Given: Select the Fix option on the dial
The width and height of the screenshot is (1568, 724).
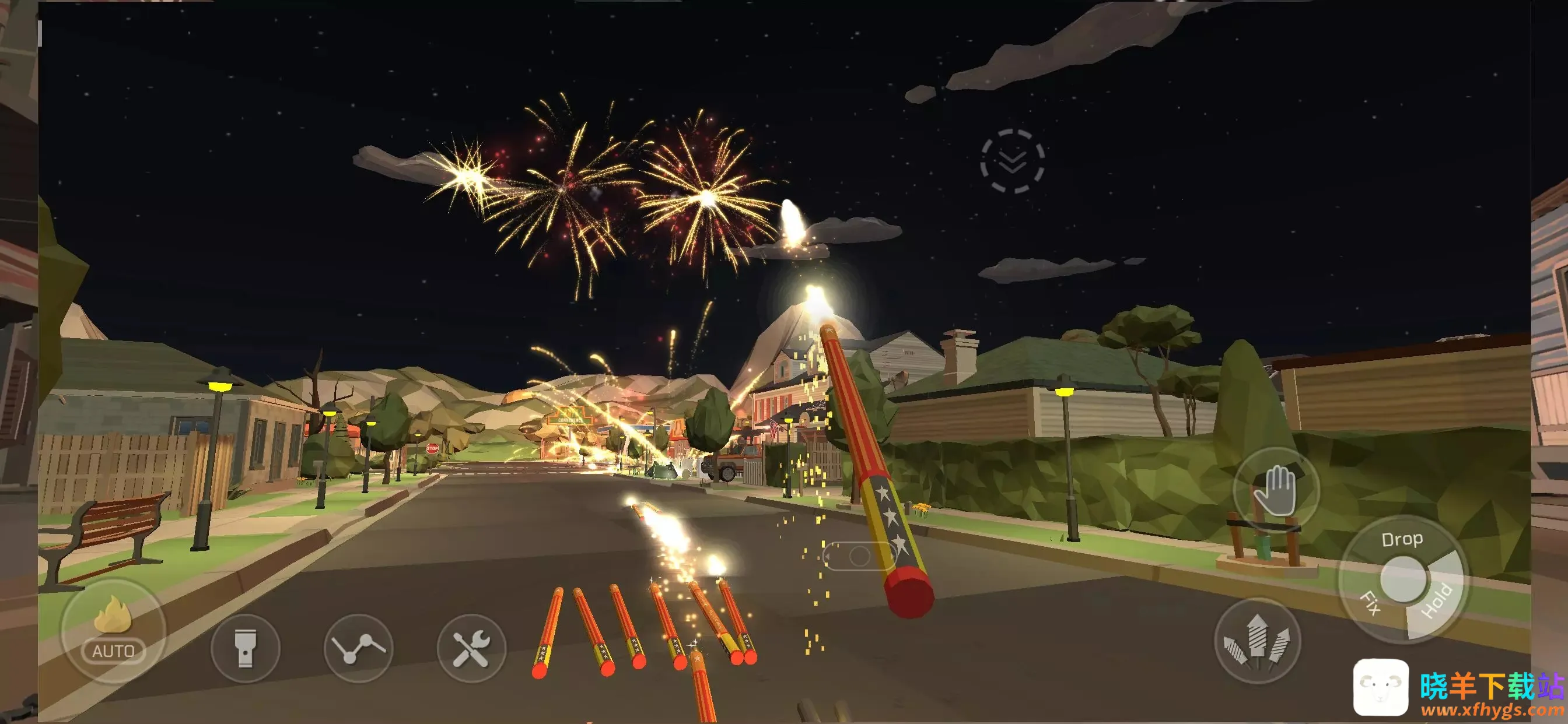Looking at the screenshot, I should point(1370,603).
